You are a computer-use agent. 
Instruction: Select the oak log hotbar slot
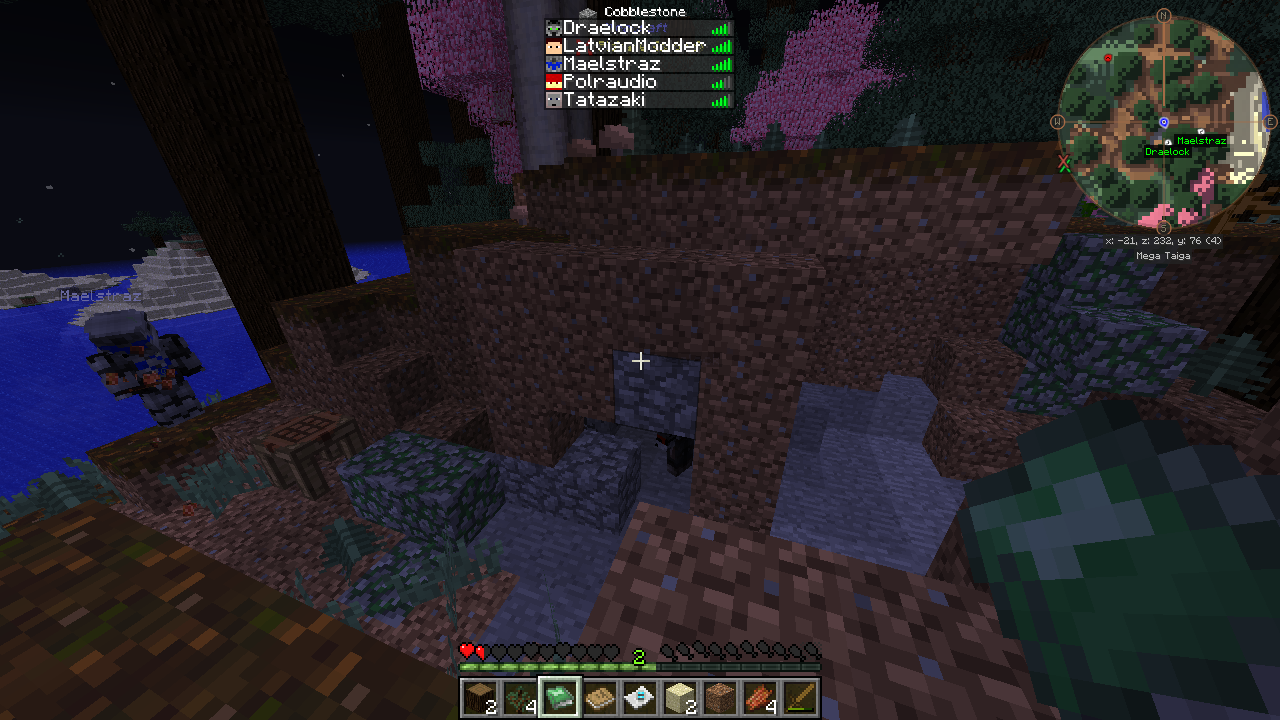478,697
